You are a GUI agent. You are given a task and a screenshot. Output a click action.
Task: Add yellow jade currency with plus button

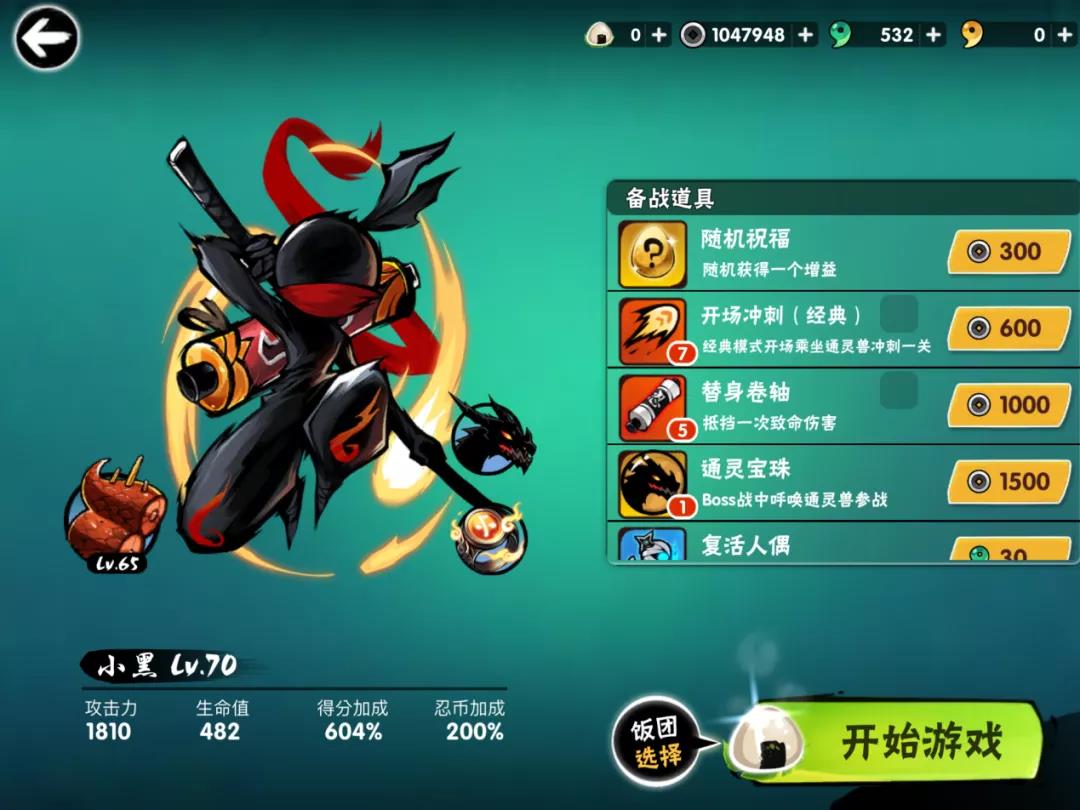point(1064,35)
